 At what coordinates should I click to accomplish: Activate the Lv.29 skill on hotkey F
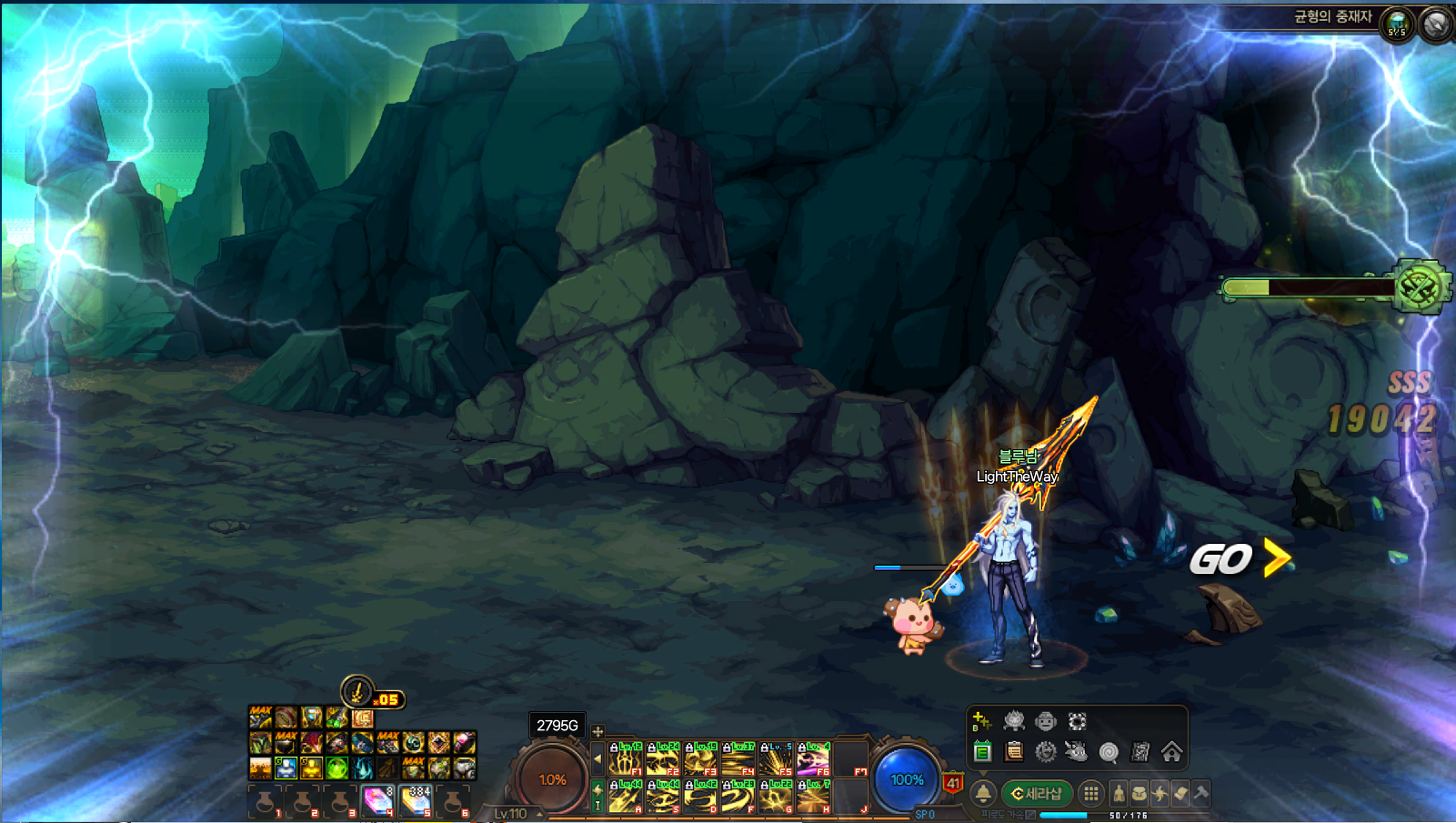tap(738, 797)
